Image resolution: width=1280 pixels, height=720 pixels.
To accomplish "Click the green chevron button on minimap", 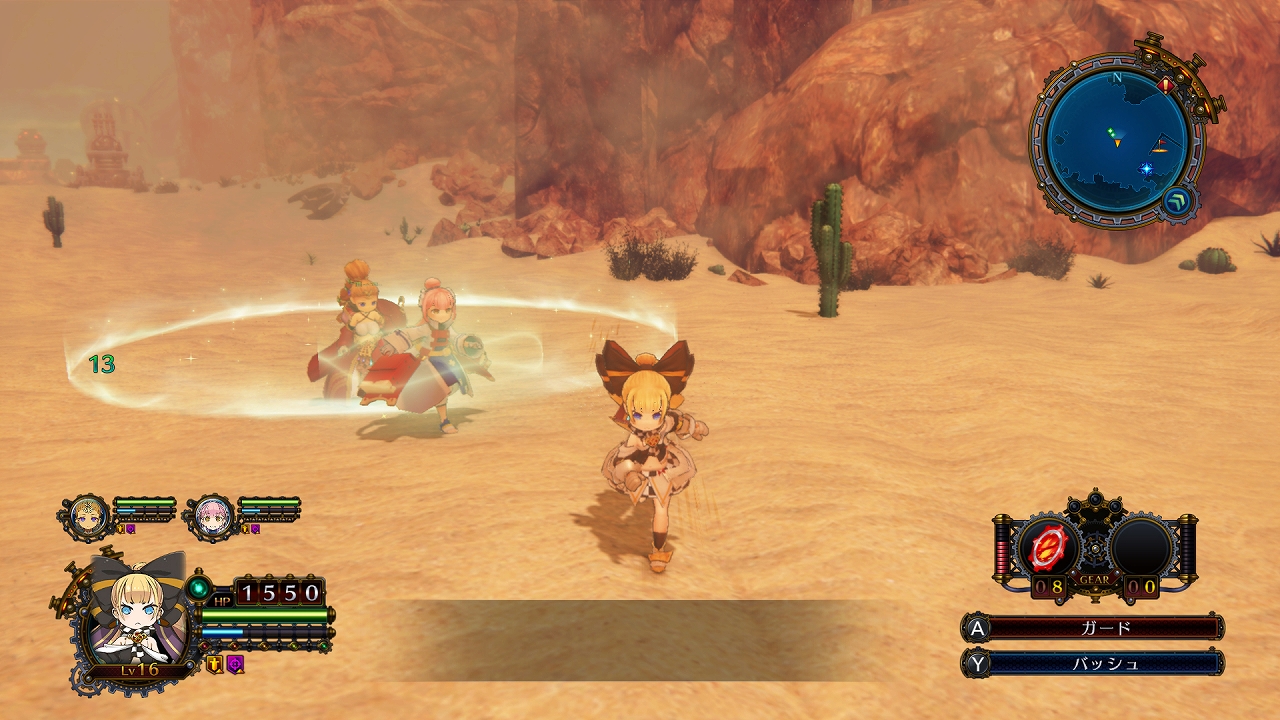I will [x=1177, y=201].
